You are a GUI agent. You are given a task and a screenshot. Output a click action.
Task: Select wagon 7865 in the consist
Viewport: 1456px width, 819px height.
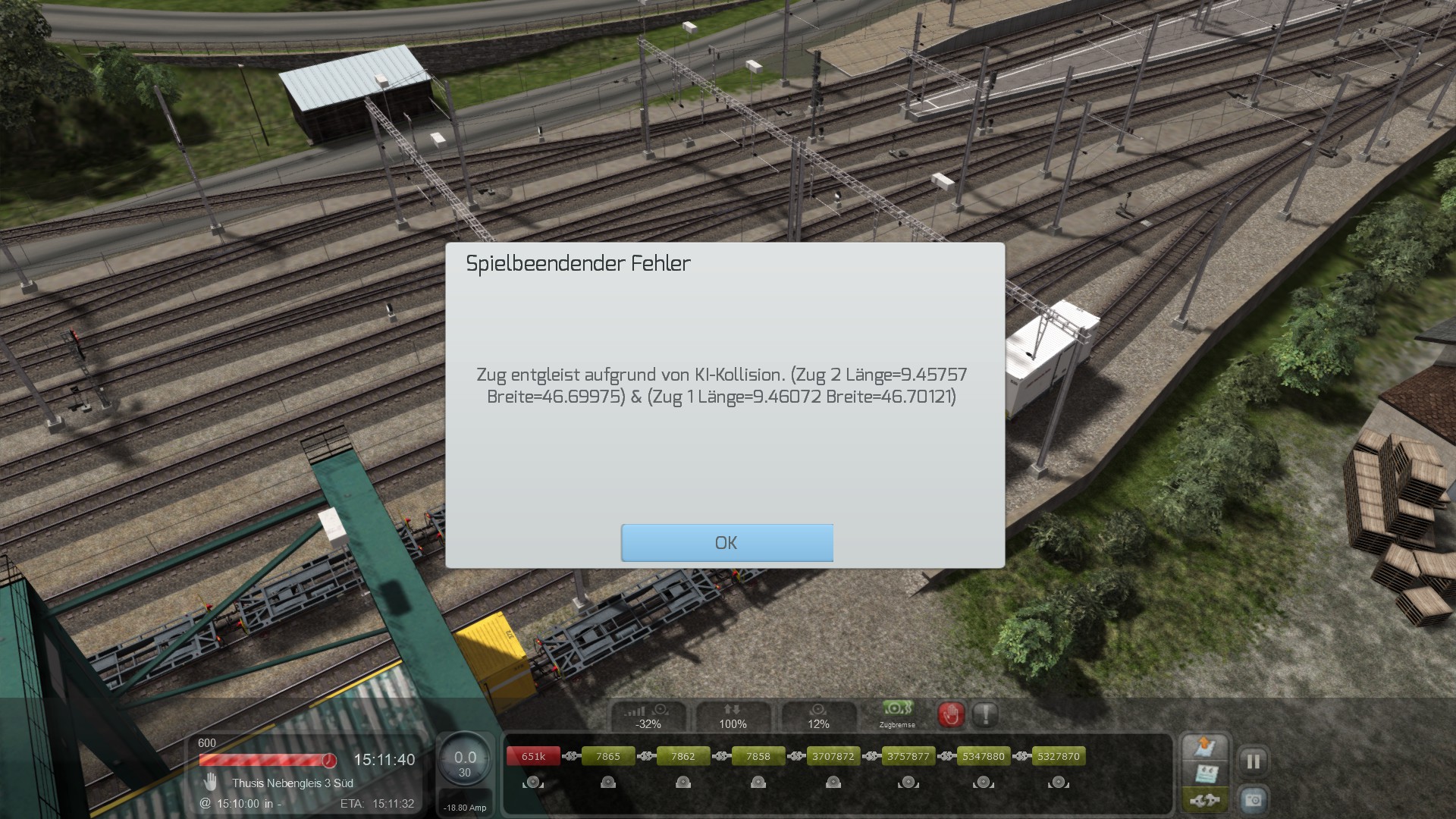[607, 756]
